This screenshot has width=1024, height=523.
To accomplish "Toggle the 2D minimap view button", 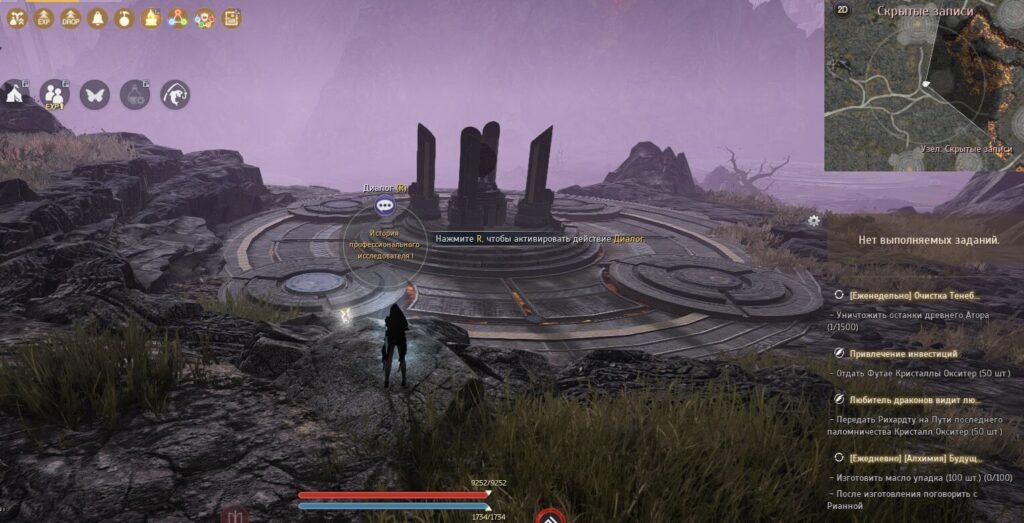I will [842, 9].
